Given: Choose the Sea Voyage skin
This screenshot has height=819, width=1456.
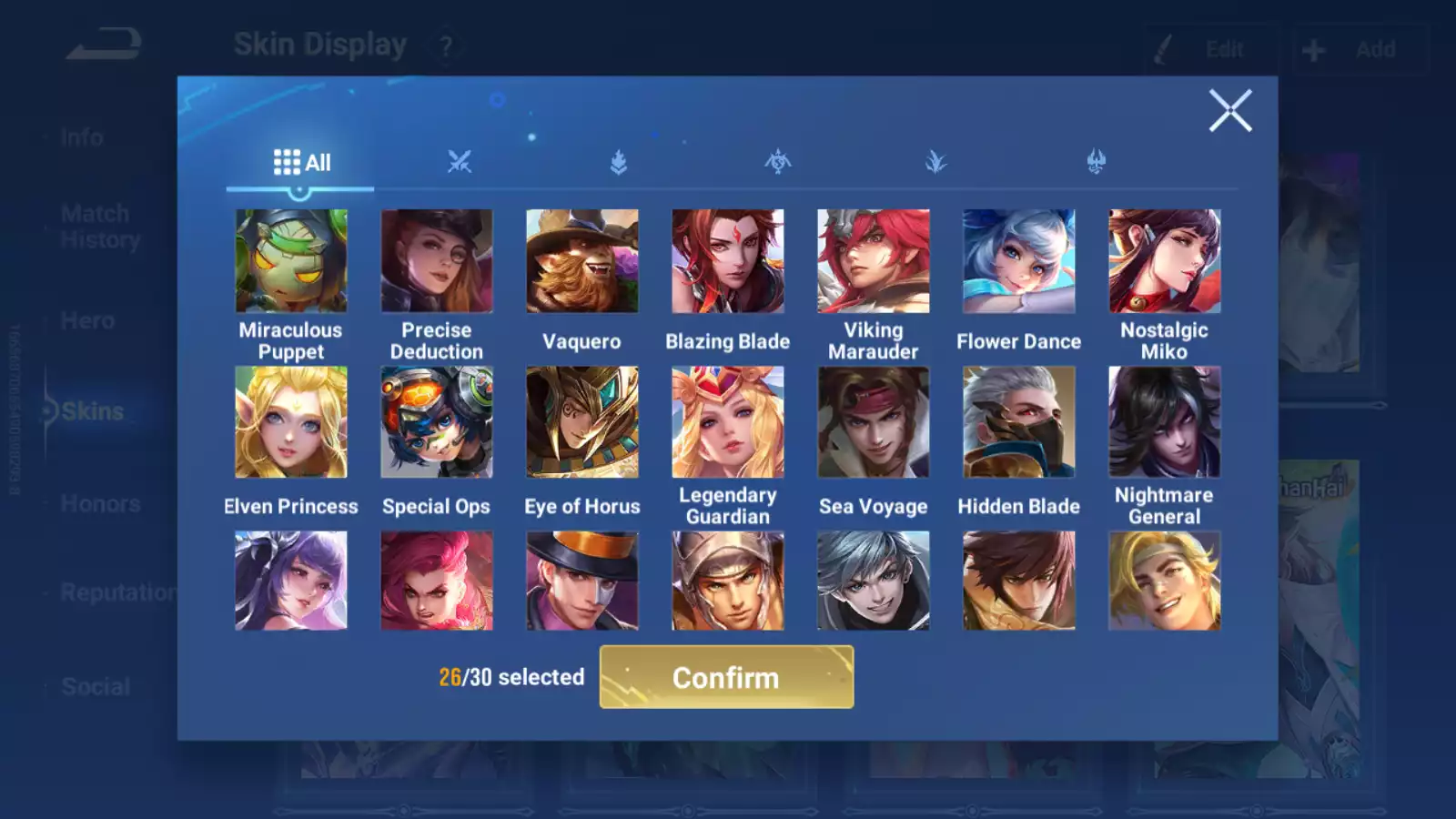Looking at the screenshot, I should 874,422.
